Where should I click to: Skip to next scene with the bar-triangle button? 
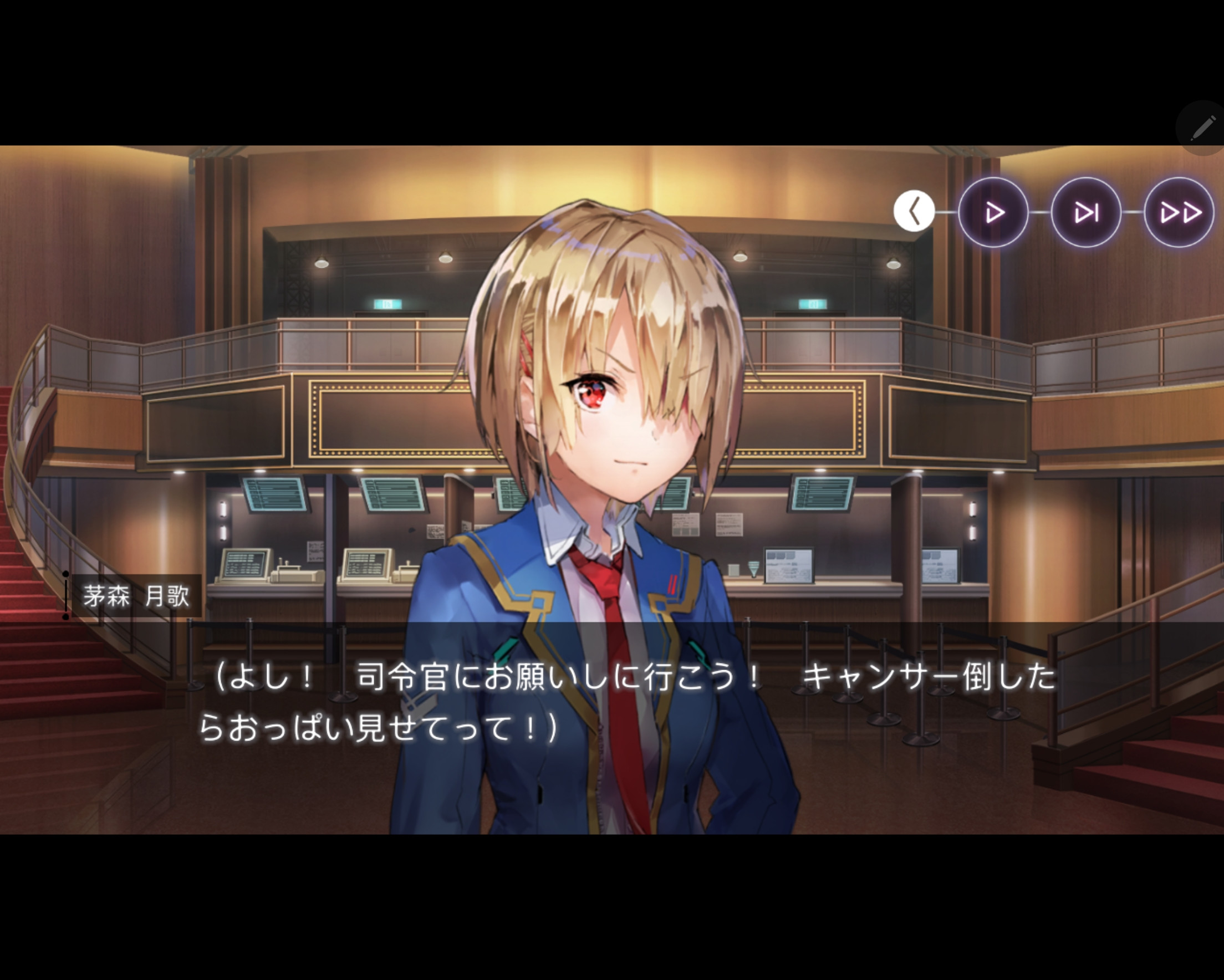point(1086,212)
